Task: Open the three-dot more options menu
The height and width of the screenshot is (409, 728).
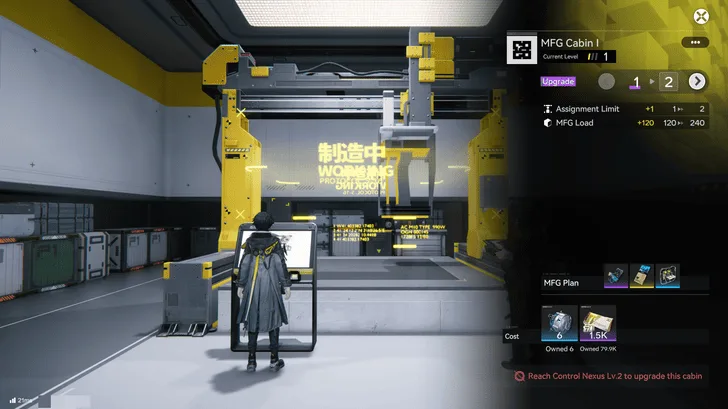Action: click(x=693, y=42)
